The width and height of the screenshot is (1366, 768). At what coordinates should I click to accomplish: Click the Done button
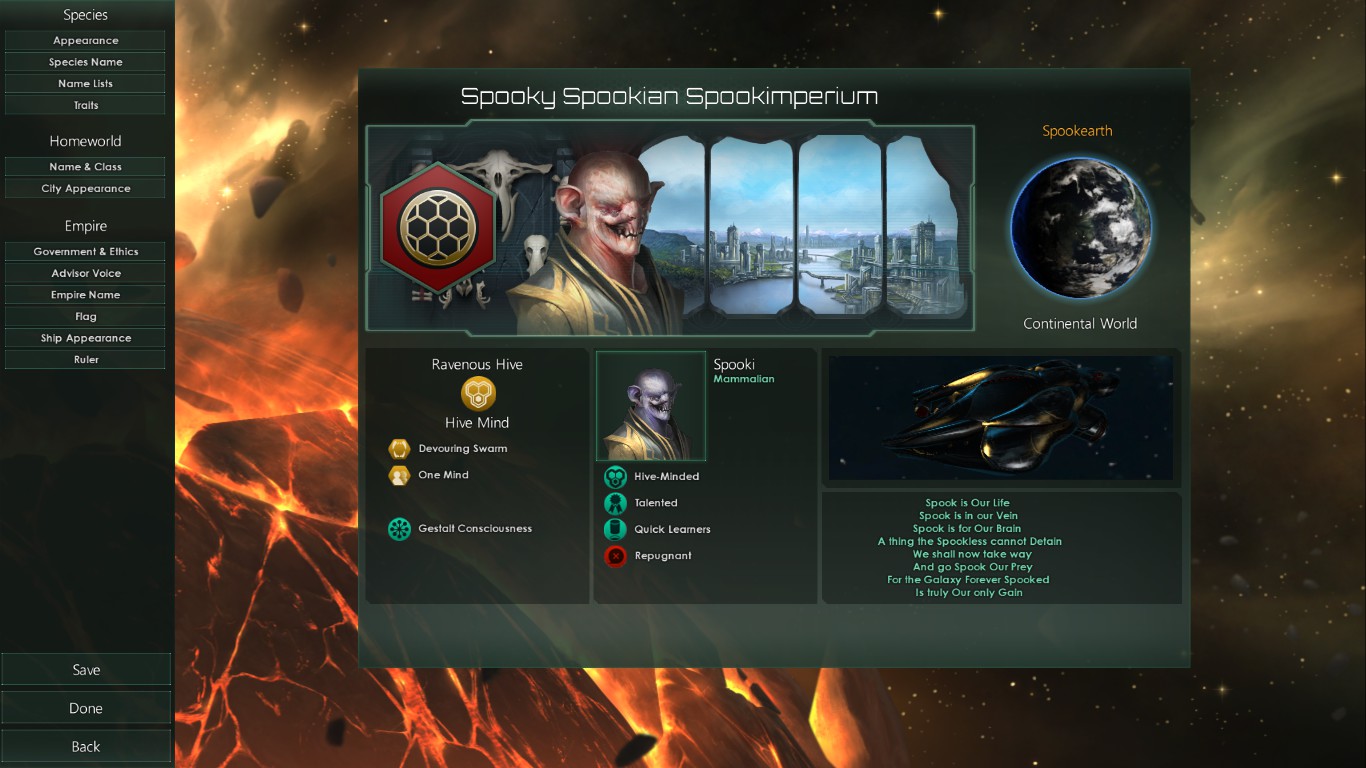tap(86, 707)
